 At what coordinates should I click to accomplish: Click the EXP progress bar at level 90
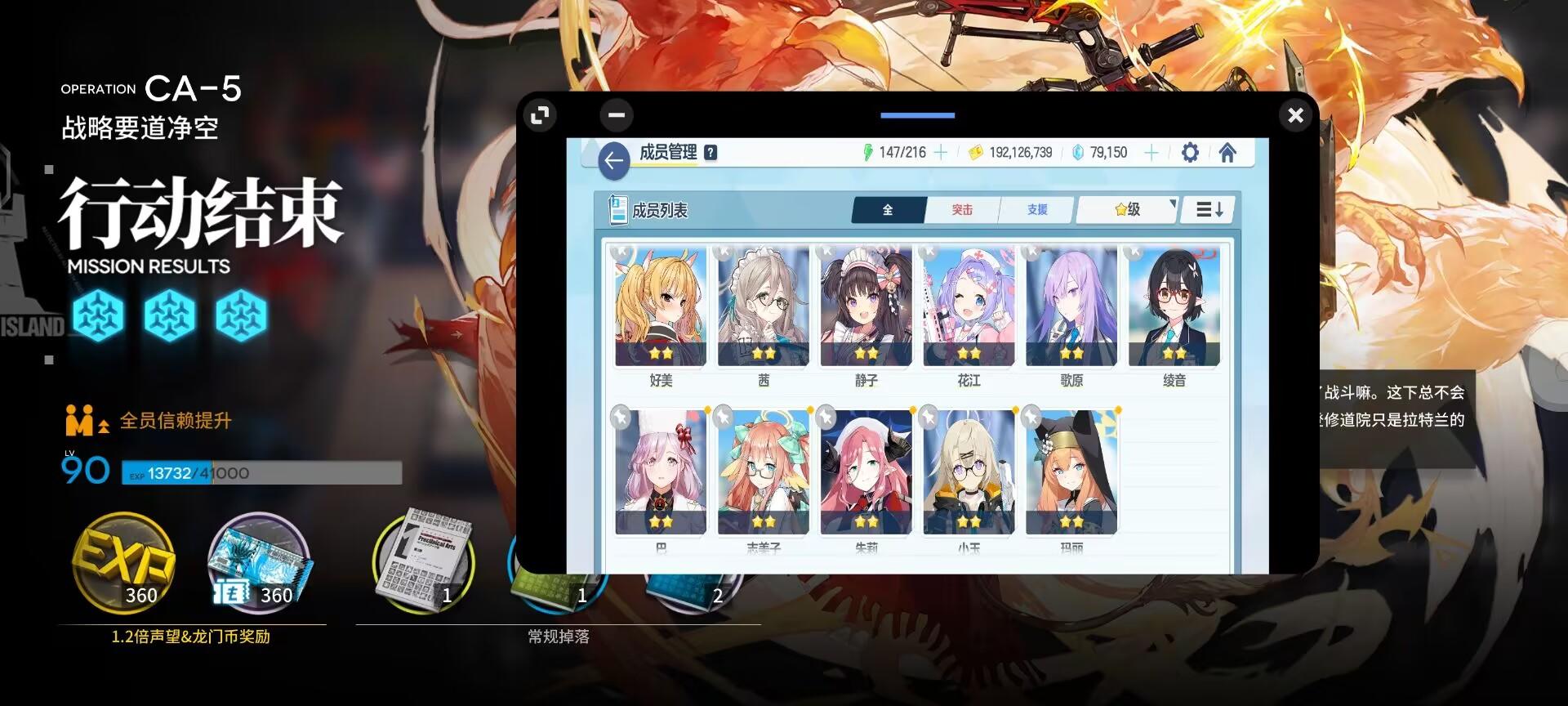261,474
